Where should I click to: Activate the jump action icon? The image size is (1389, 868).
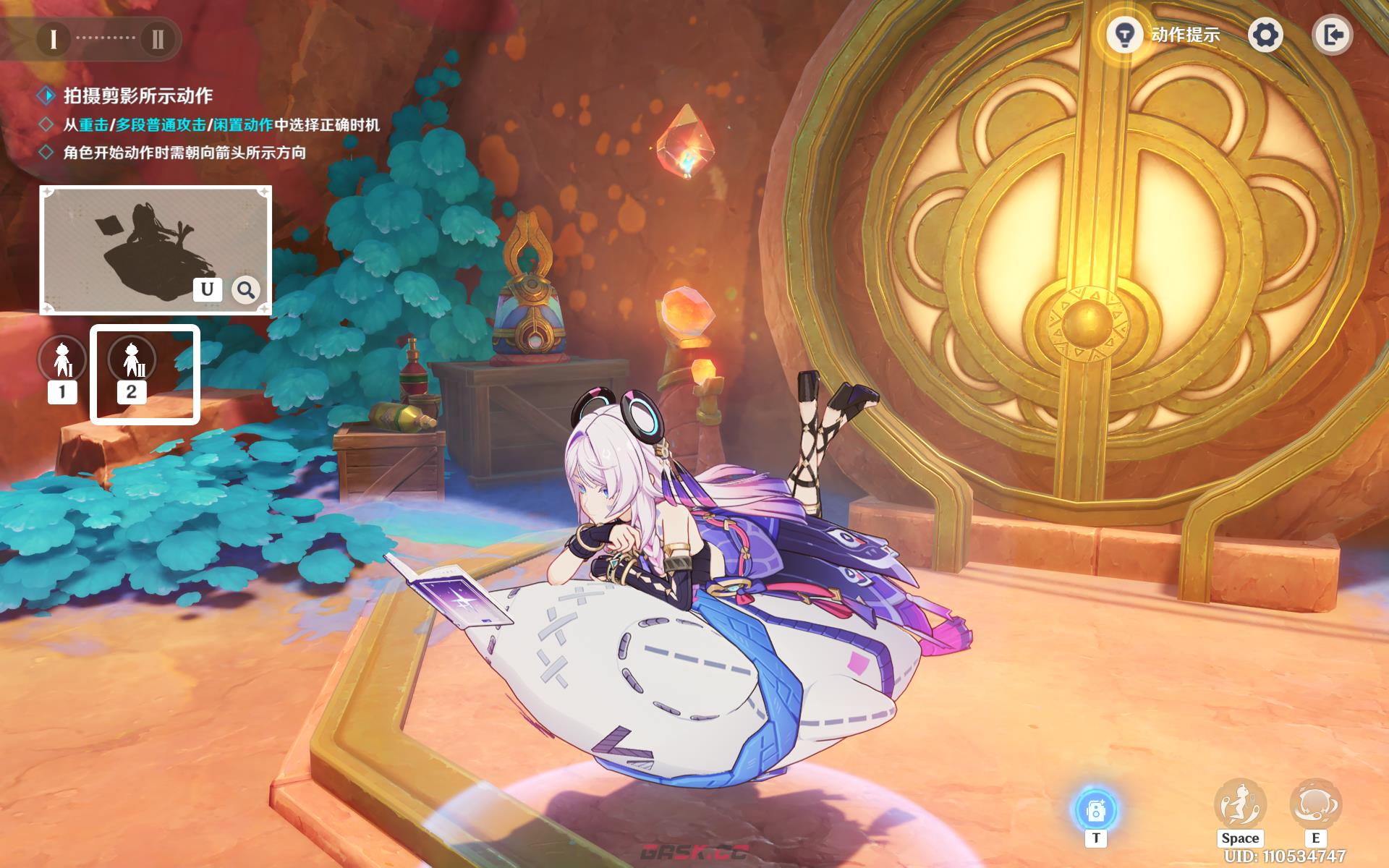tap(1240, 804)
